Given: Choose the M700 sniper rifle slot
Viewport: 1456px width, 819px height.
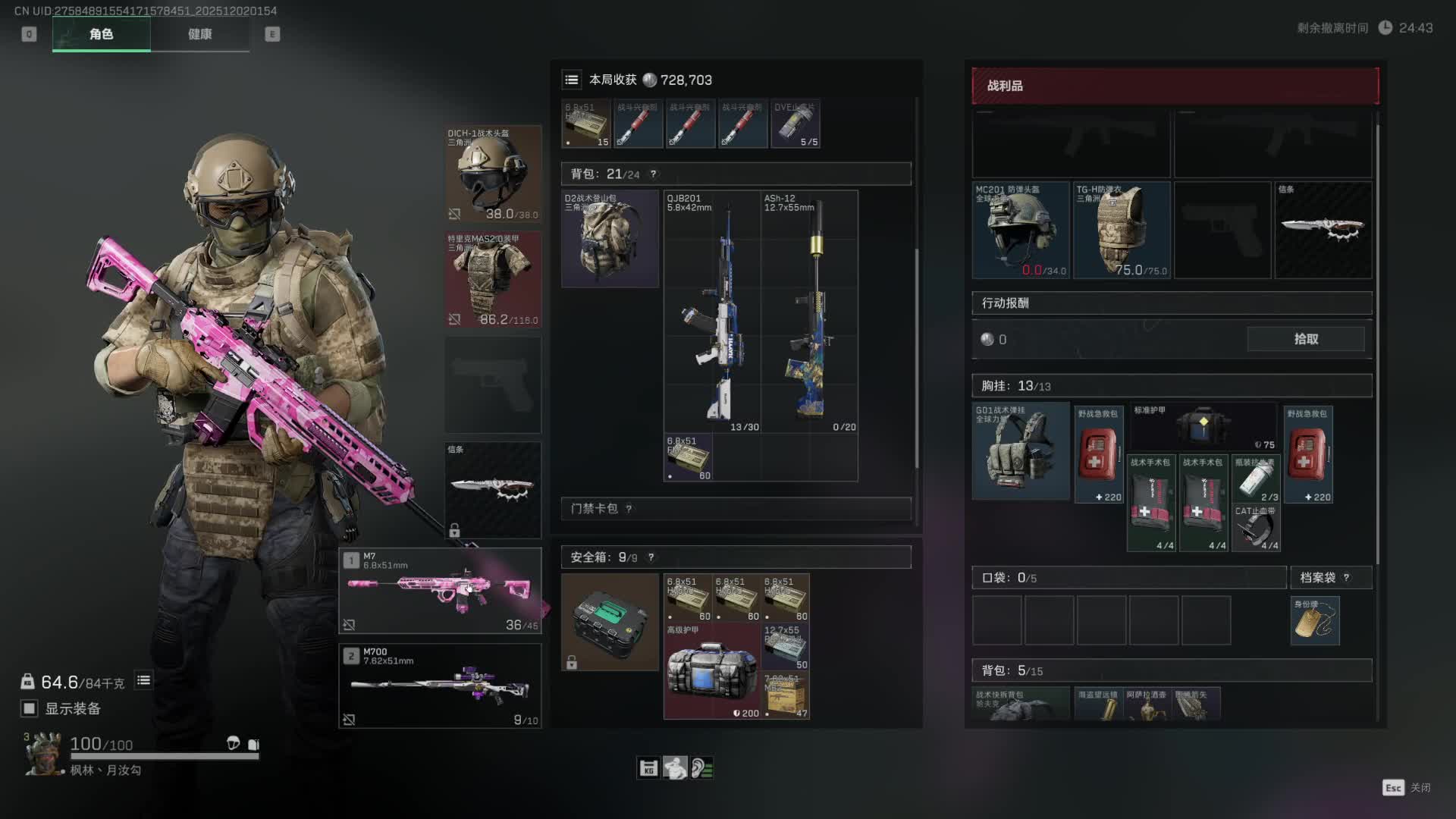Looking at the screenshot, I should pyautogui.click(x=440, y=686).
